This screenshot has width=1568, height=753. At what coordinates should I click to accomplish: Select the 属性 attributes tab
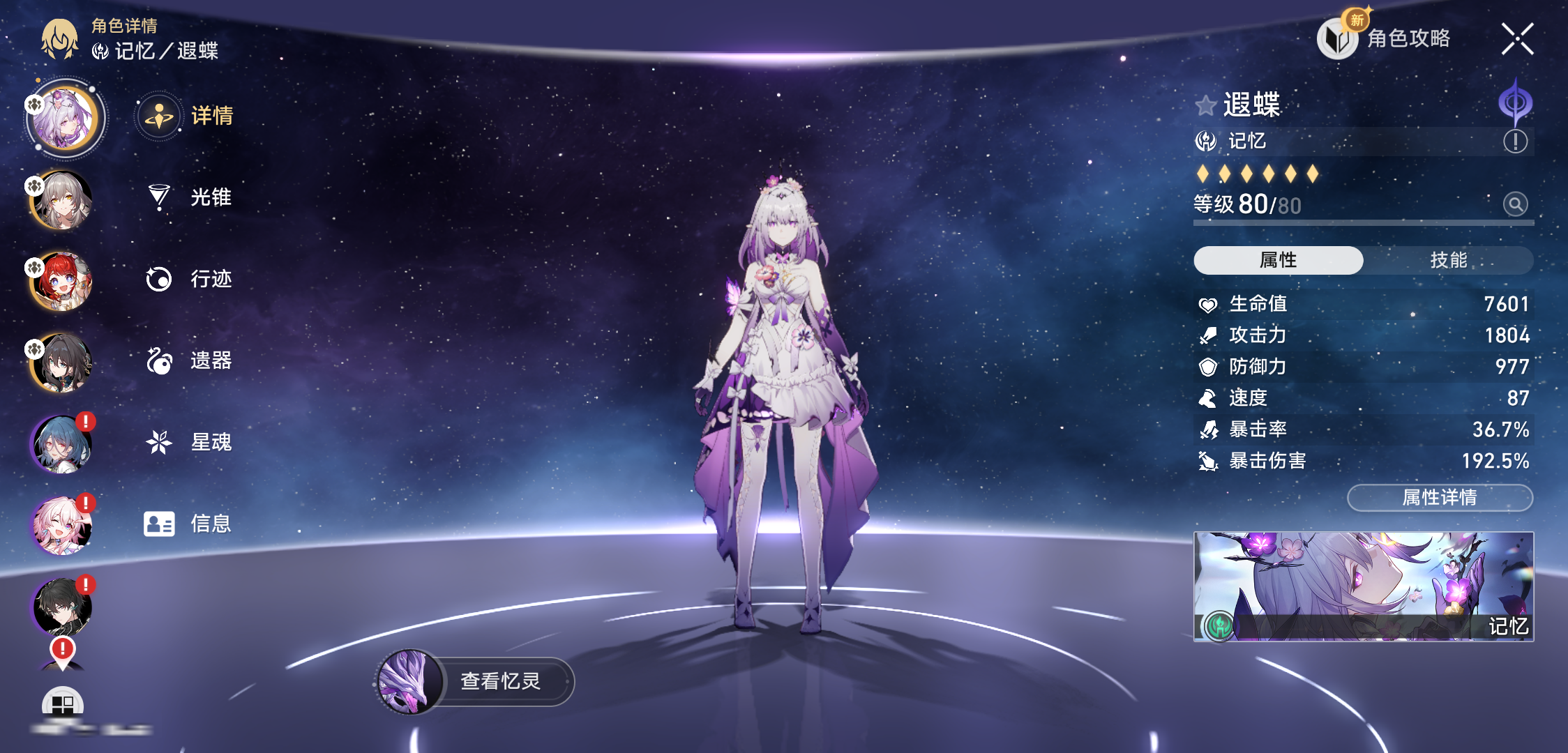pyautogui.click(x=1278, y=260)
